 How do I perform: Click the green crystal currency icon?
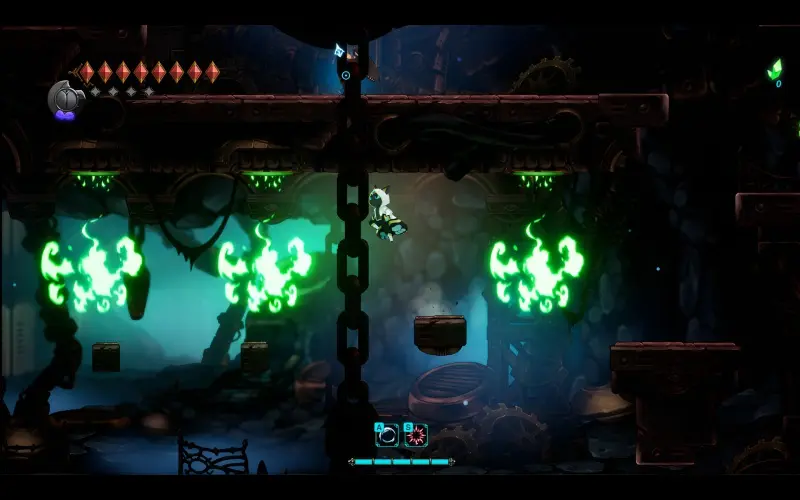777,69
